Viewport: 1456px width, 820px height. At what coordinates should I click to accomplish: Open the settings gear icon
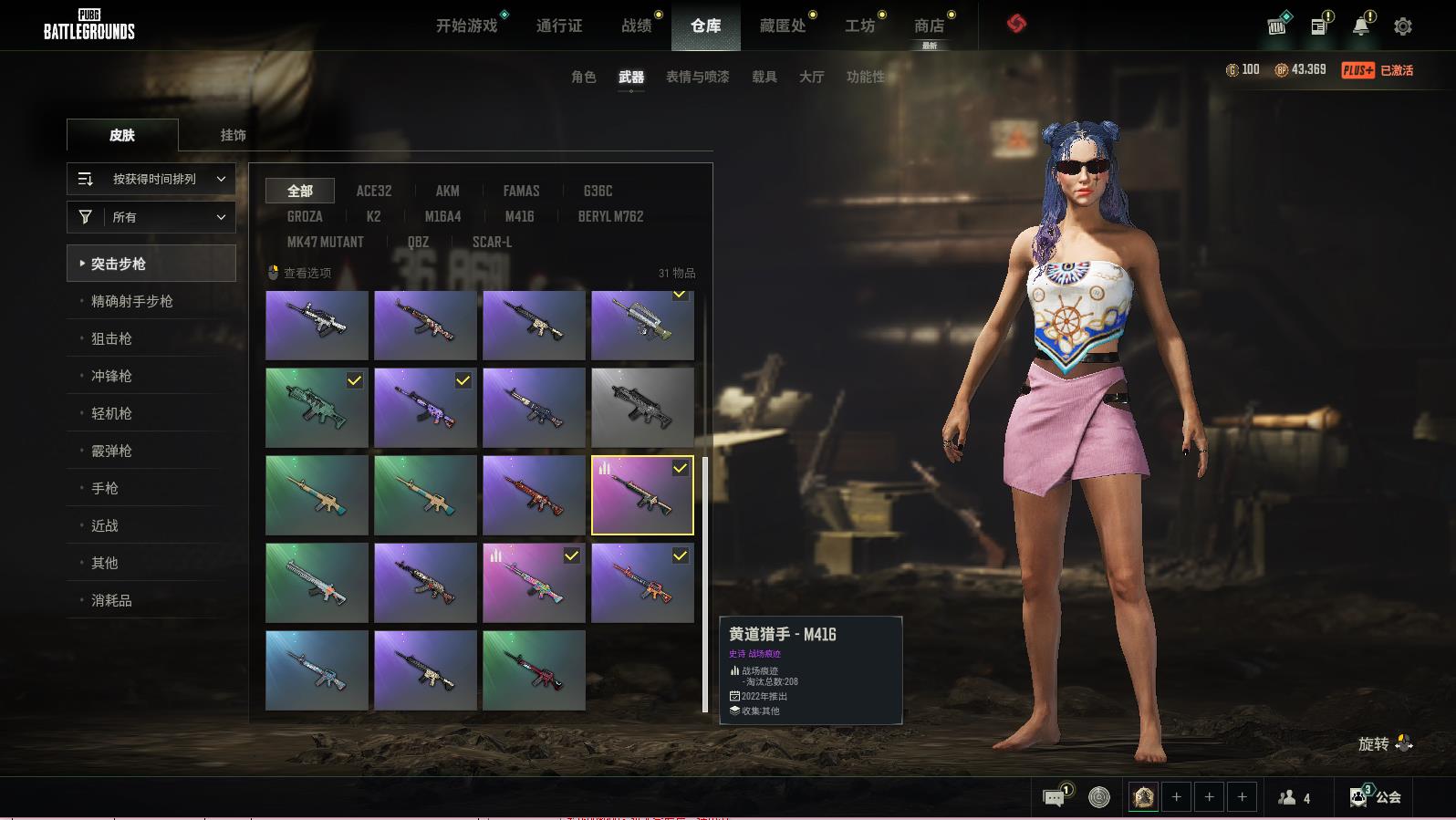click(1403, 26)
